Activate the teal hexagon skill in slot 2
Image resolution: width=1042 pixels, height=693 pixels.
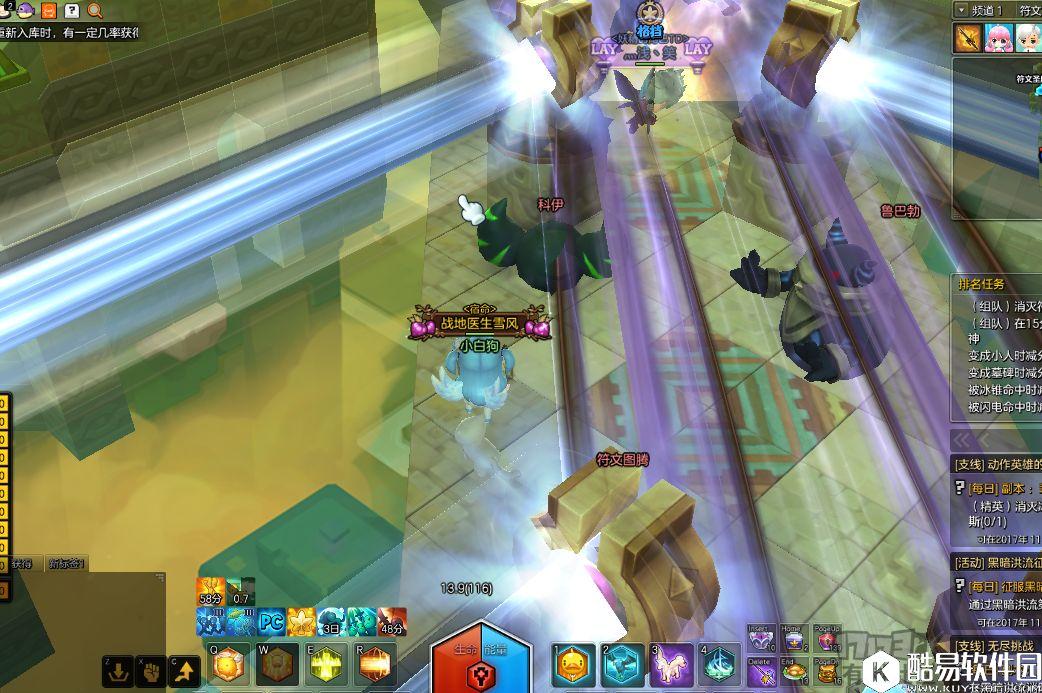point(621,665)
